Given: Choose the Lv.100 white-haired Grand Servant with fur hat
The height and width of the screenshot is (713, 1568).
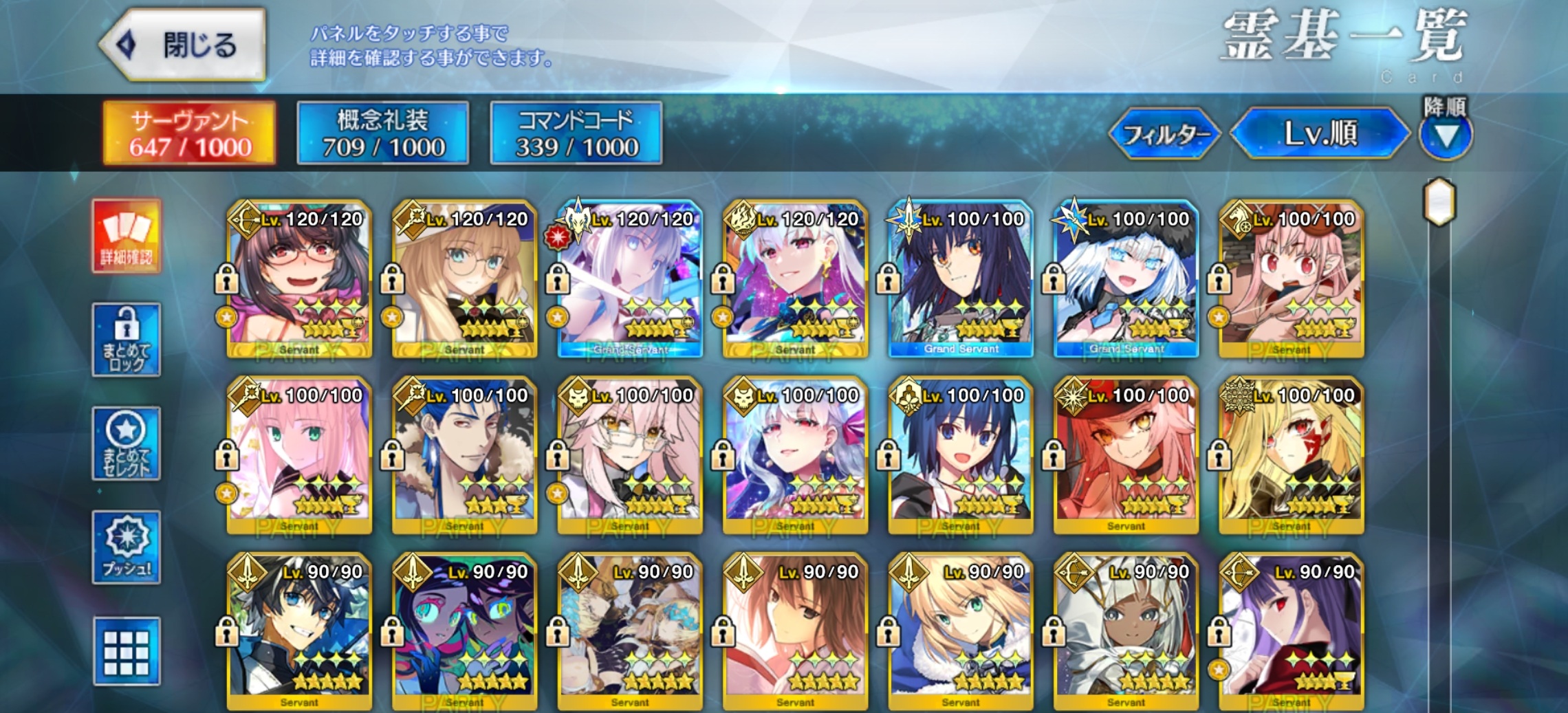Looking at the screenshot, I should click(1126, 280).
